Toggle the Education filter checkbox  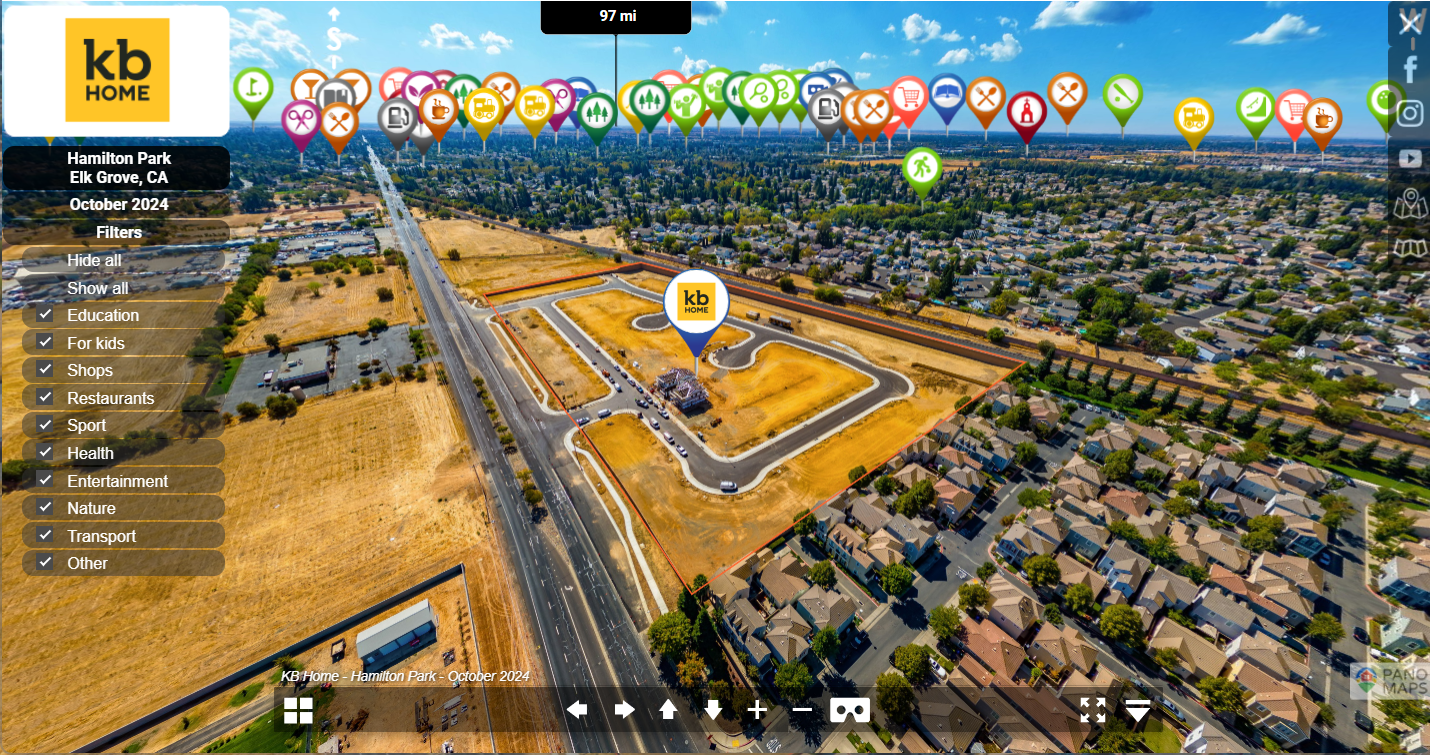pyautogui.click(x=45, y=315)
